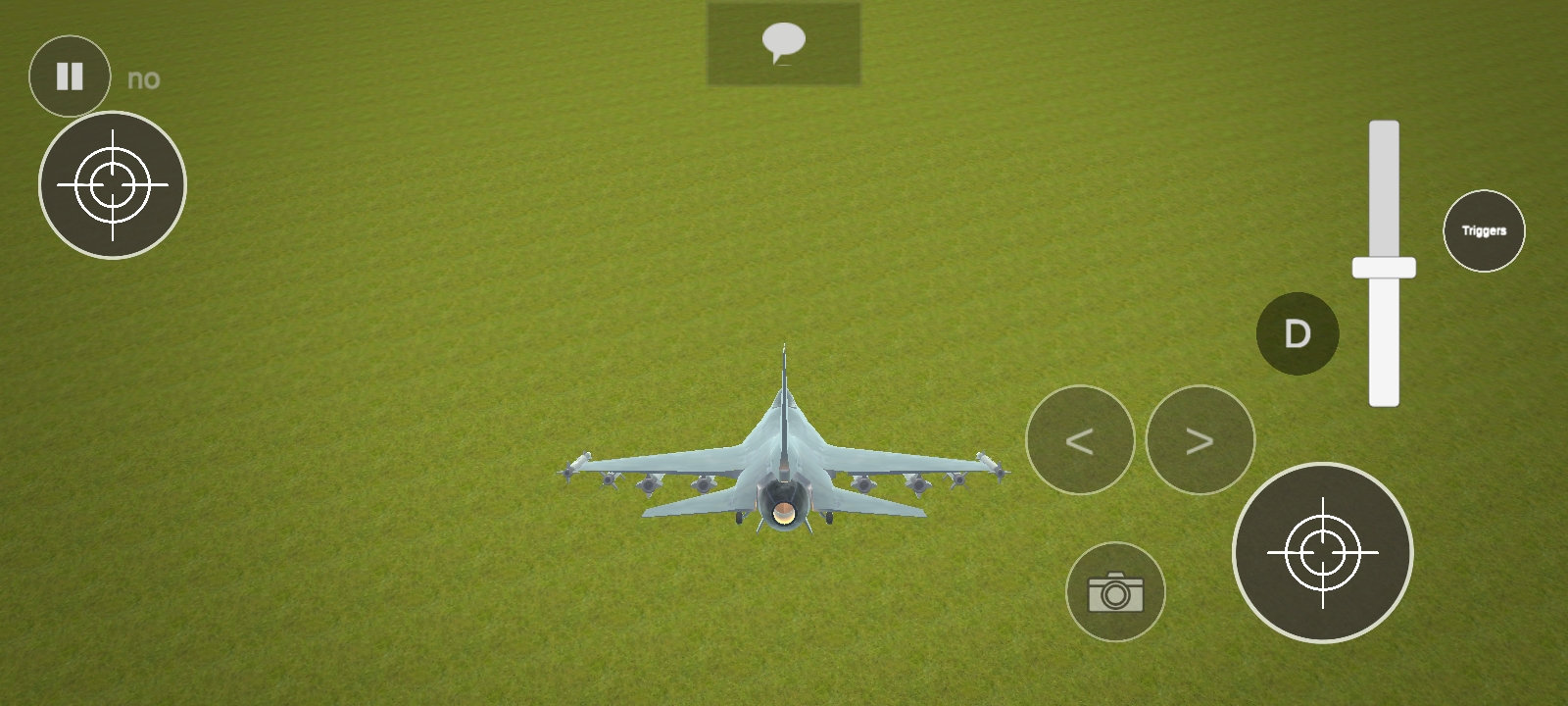Image resolution: width=1568 pixels, height=706 pixels.
Task: Switch view with the camera button
Action: coord(1115,592)
